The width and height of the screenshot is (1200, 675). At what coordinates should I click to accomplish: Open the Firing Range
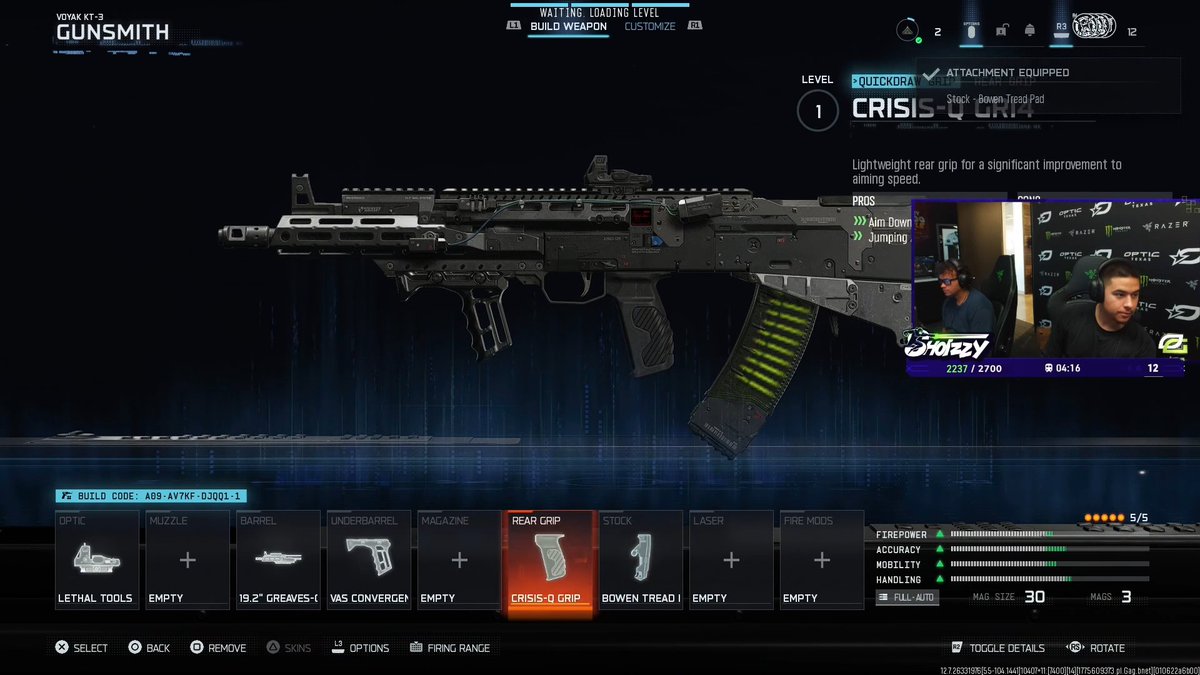click(449, 648)
